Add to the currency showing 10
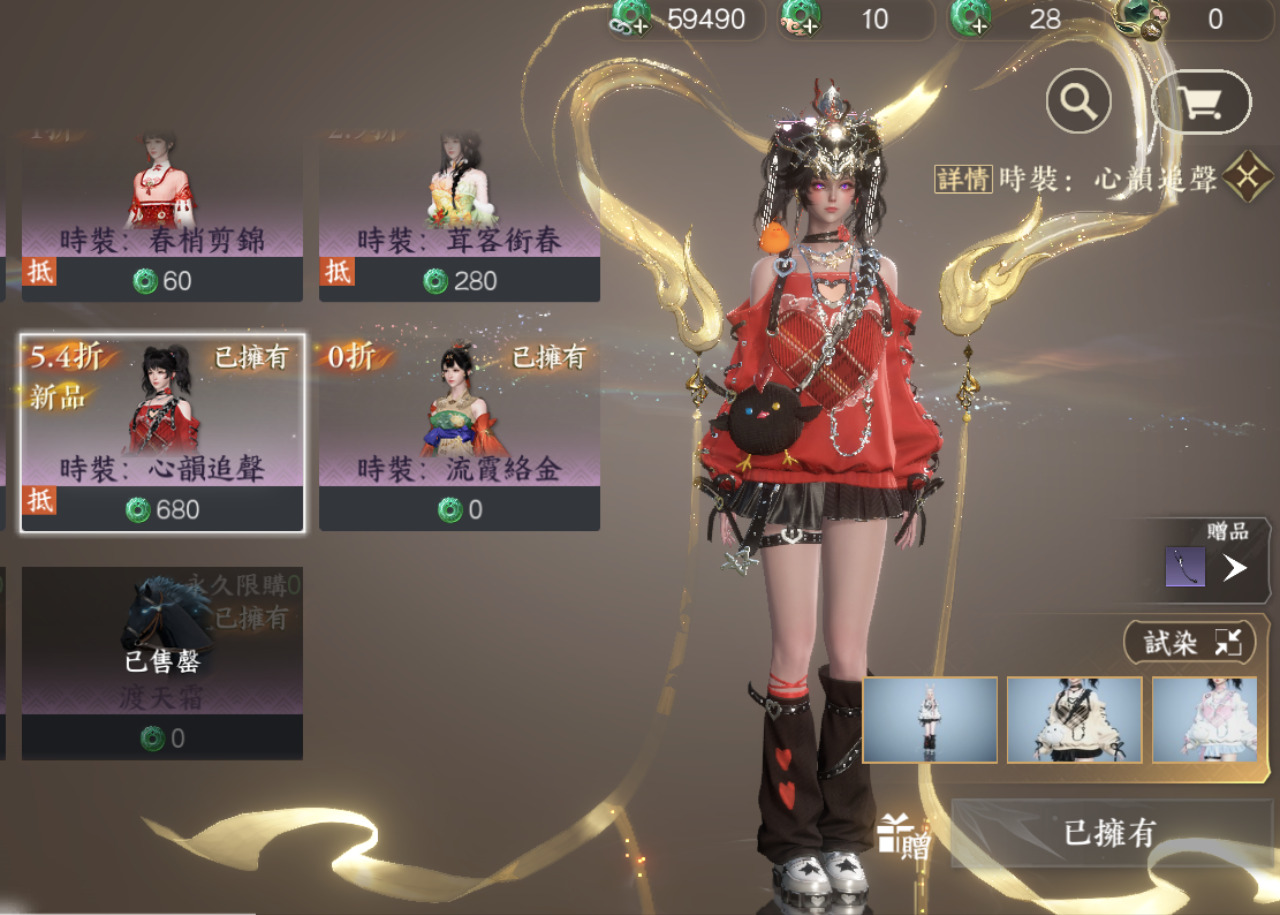This screenshot has height=915, width=1280. point(801,17)
